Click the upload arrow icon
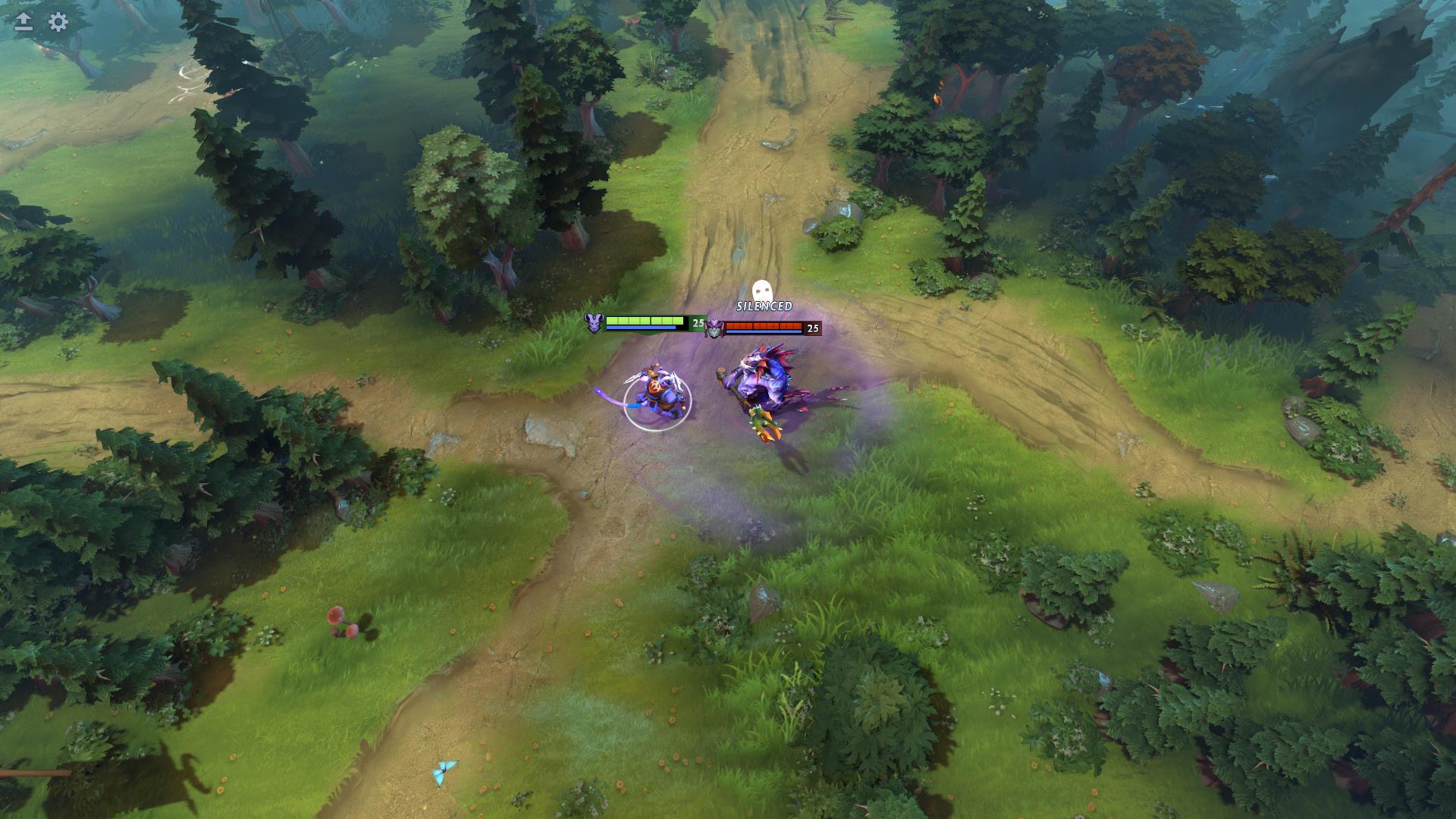This screenshot has width=1456, height=819. click(x=24, y=21)
